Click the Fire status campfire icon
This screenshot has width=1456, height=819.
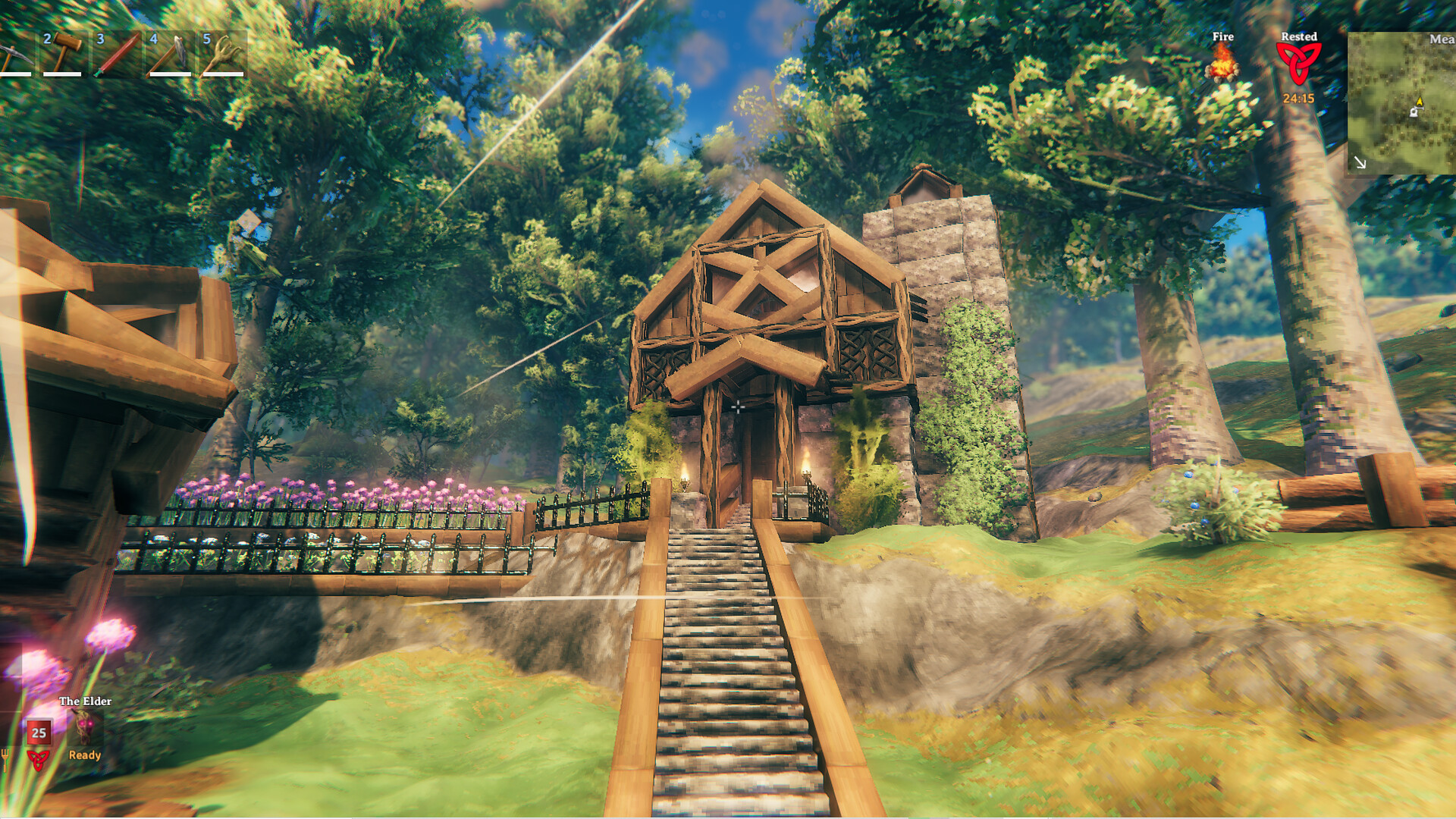point(1223,65)
